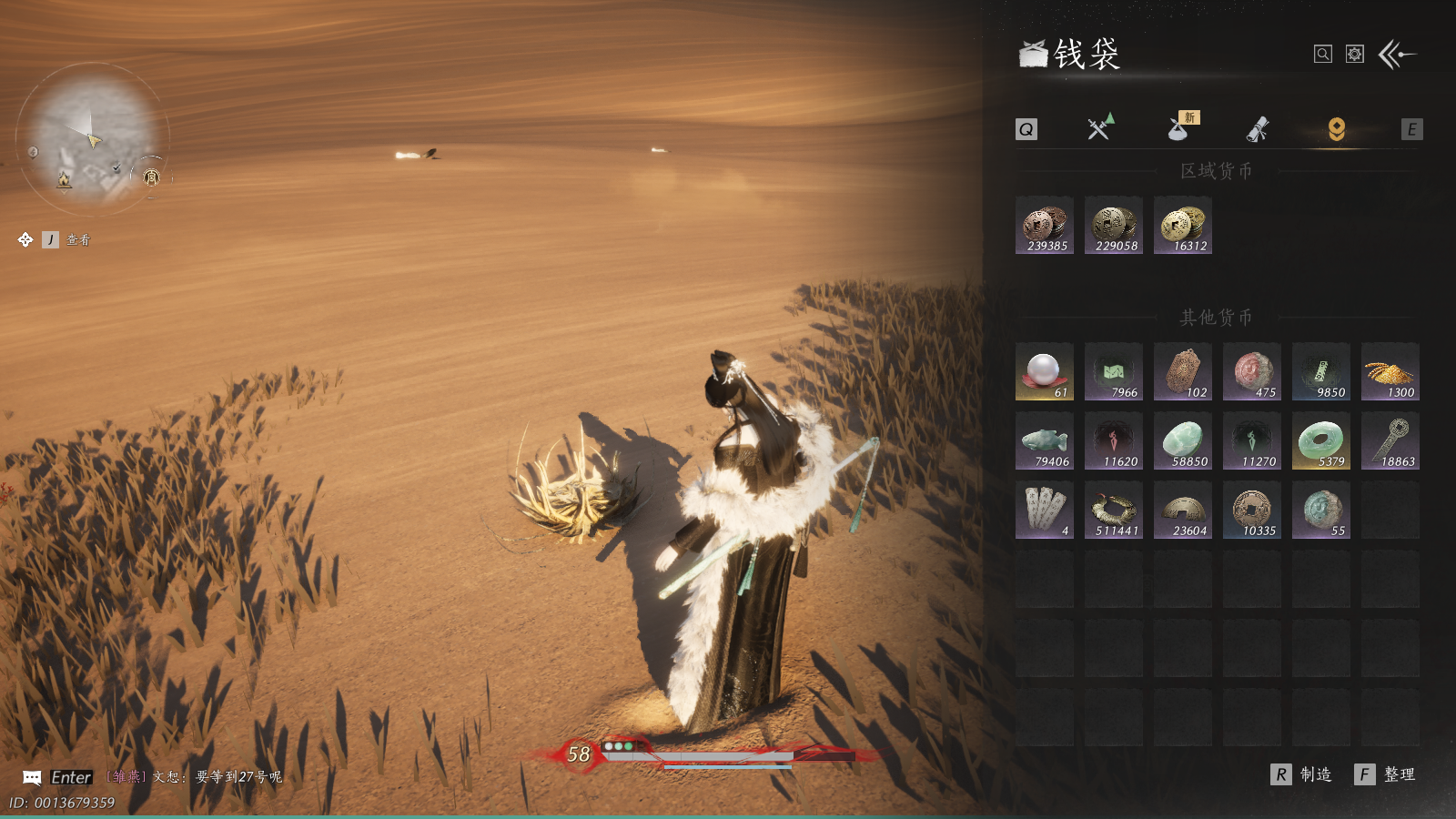
Task: Open the circular minimap
Action: click(91, 138)
